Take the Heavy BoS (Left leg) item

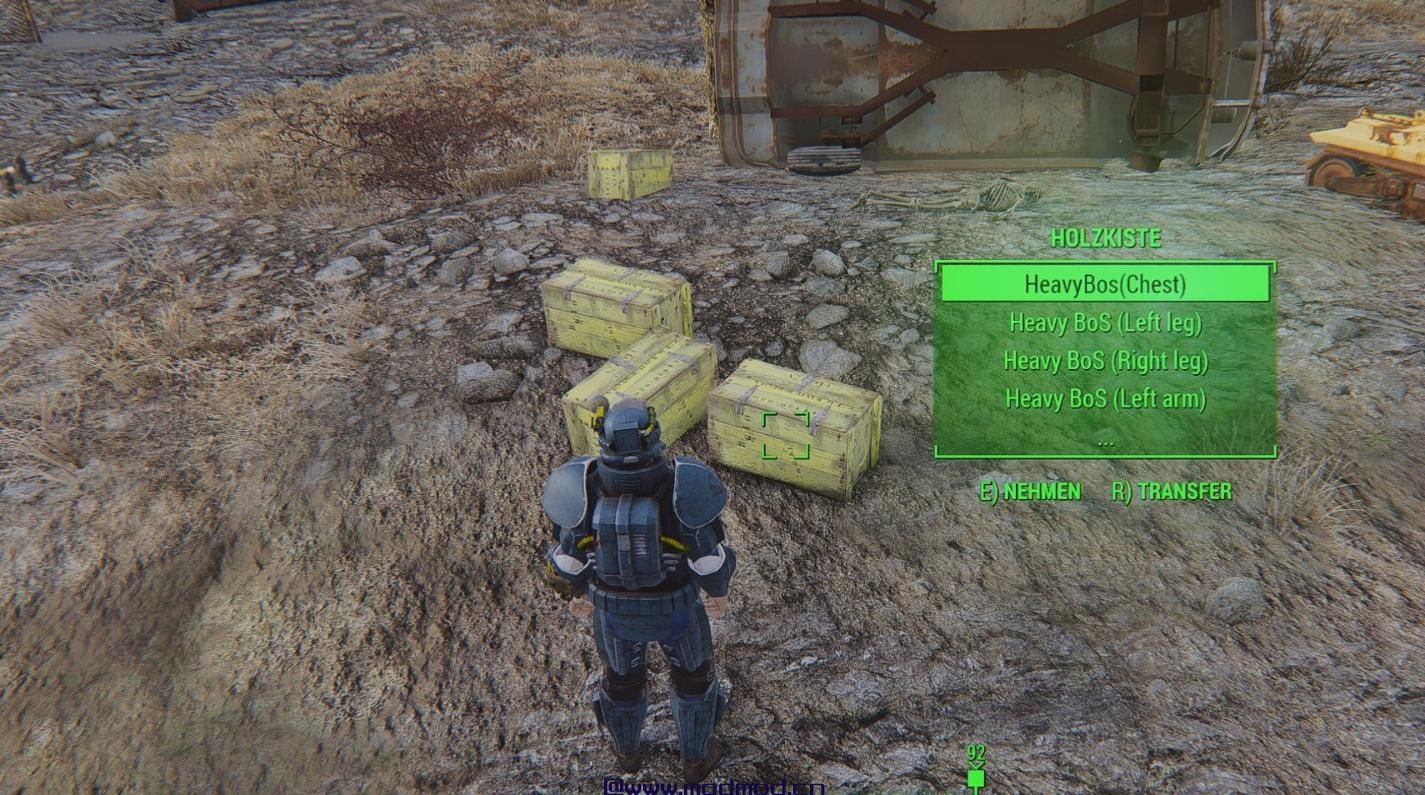(x=1105, y=323)
